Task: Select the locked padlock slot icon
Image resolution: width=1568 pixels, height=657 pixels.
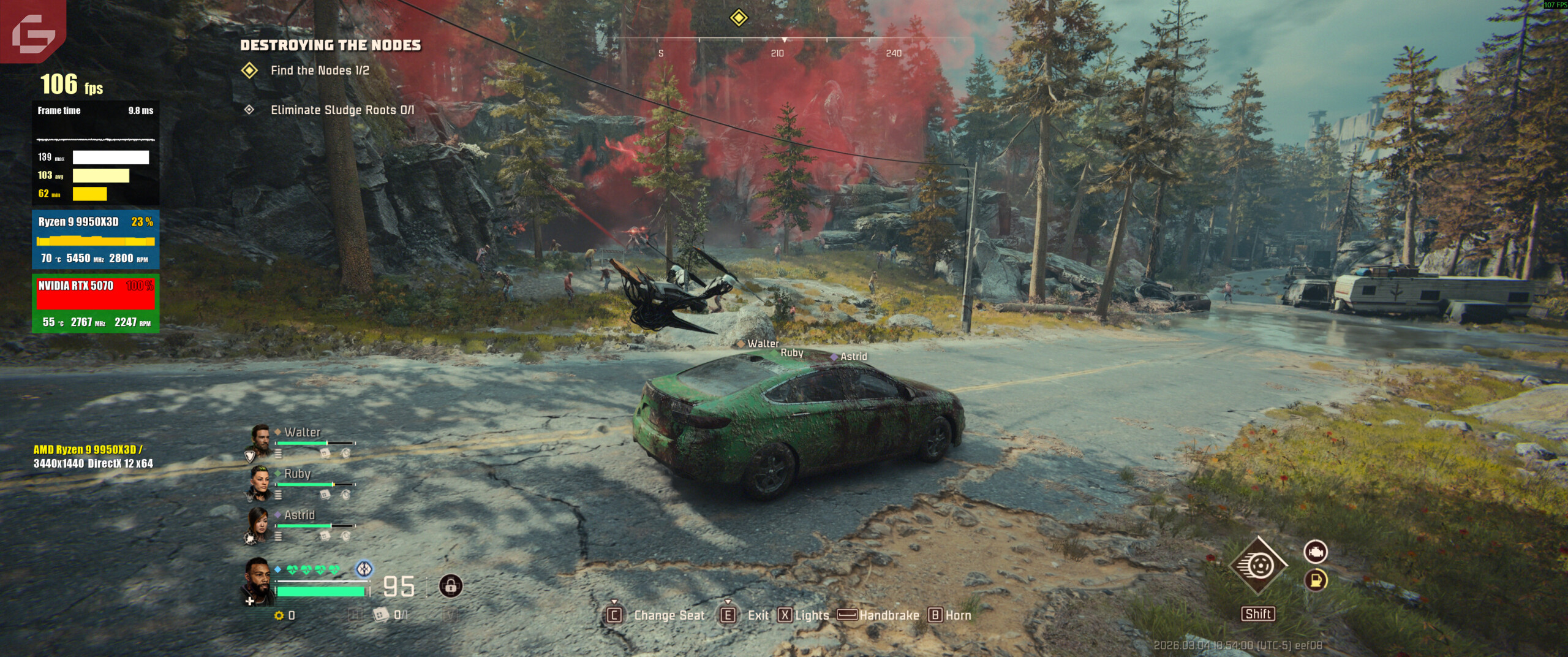Action: (x=451, y=587)
